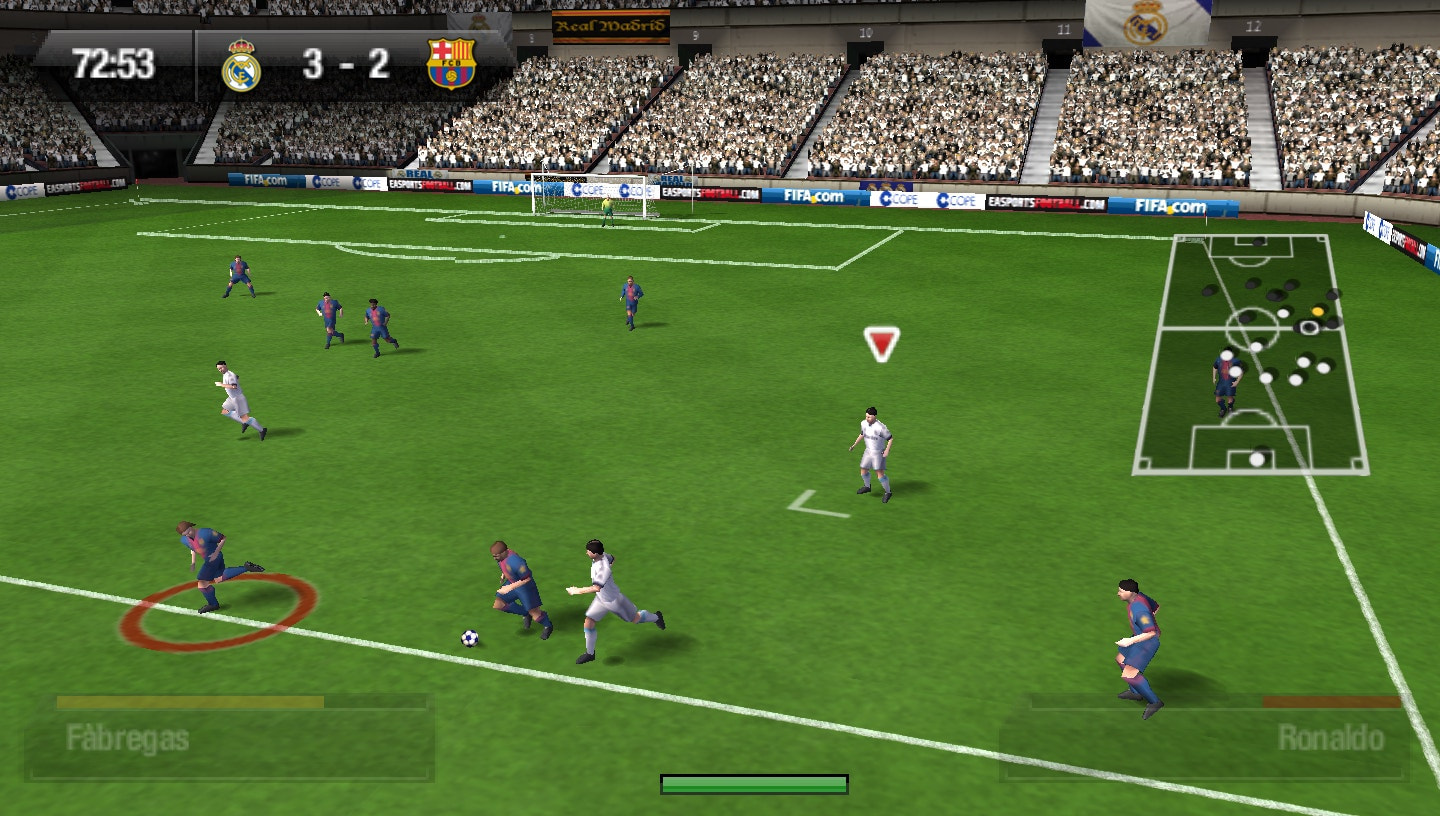
Task: Click the FC Barcelona crest on the scoreboard
Action: coord(452,64)
